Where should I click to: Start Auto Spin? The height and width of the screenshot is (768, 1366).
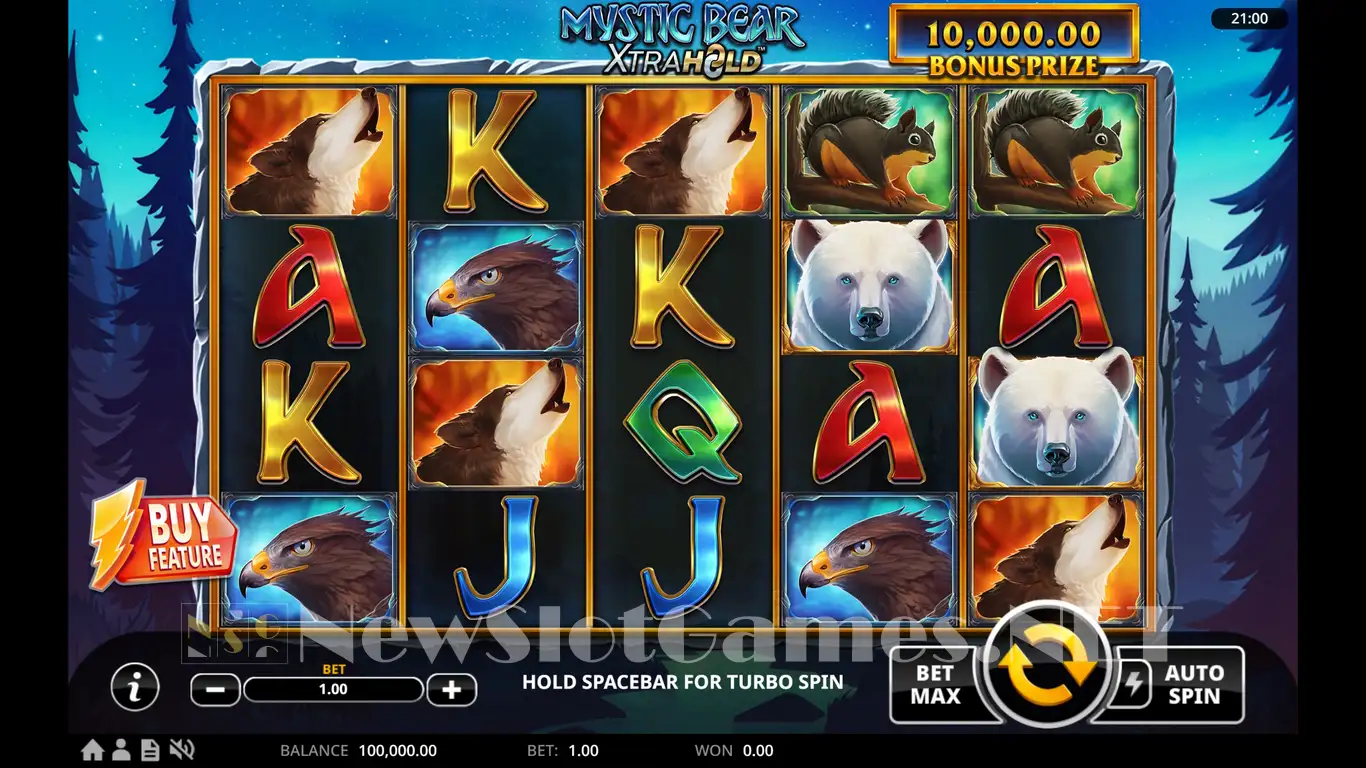[1193, 685]
